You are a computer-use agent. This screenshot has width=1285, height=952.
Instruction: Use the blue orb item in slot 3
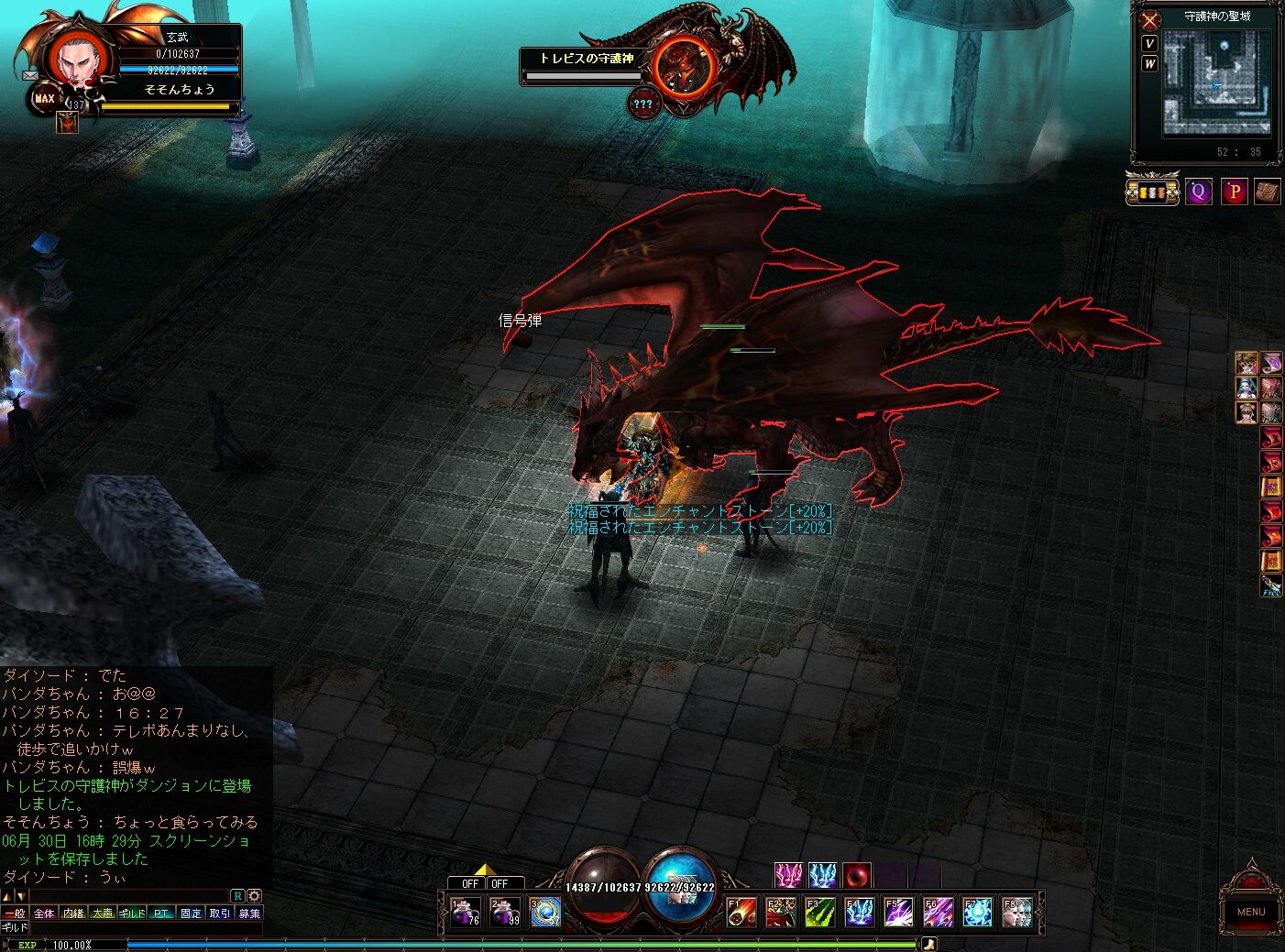click(x=545, y=913)
